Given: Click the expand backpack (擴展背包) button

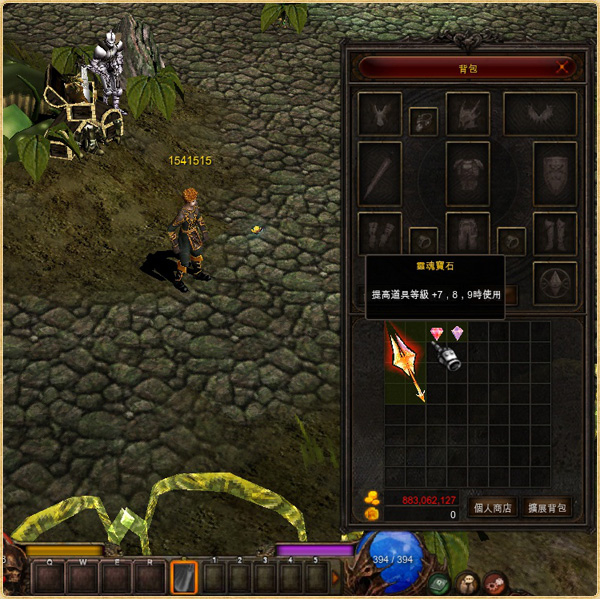Looking at the screenshot, I should 546,507.
